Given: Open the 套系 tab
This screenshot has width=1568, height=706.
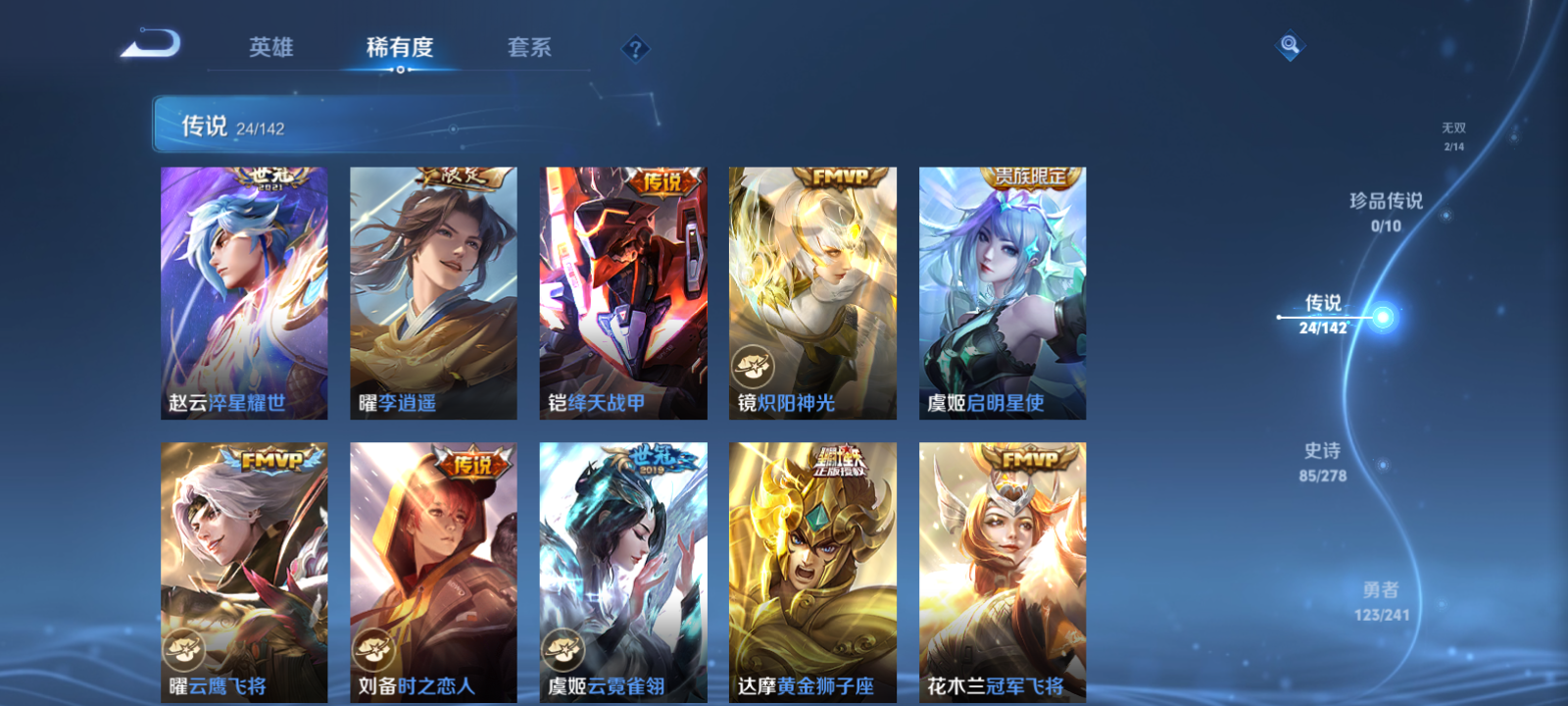Looking at the screenshot, I should (x=529, y=46).
